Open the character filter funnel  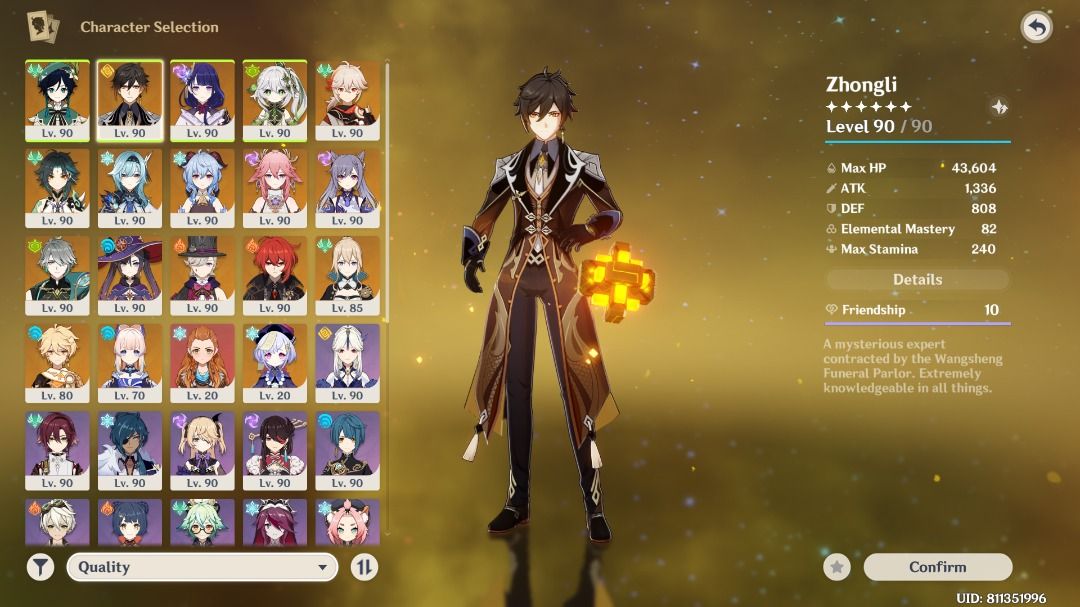[40, 567]
